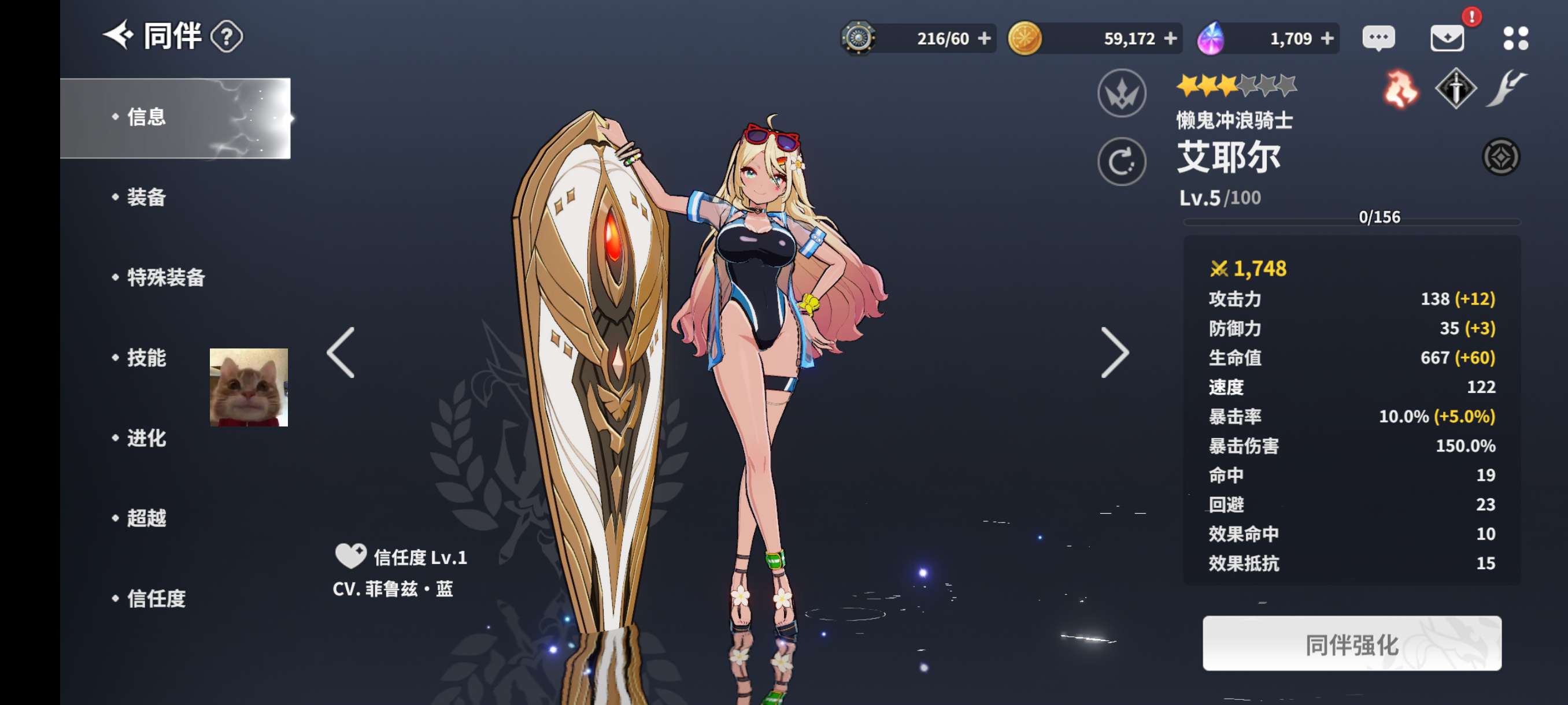The height and width of the screenshot is (705, 1568).
Task: Buy more gems with the plus button
Action: (1327, 38)
